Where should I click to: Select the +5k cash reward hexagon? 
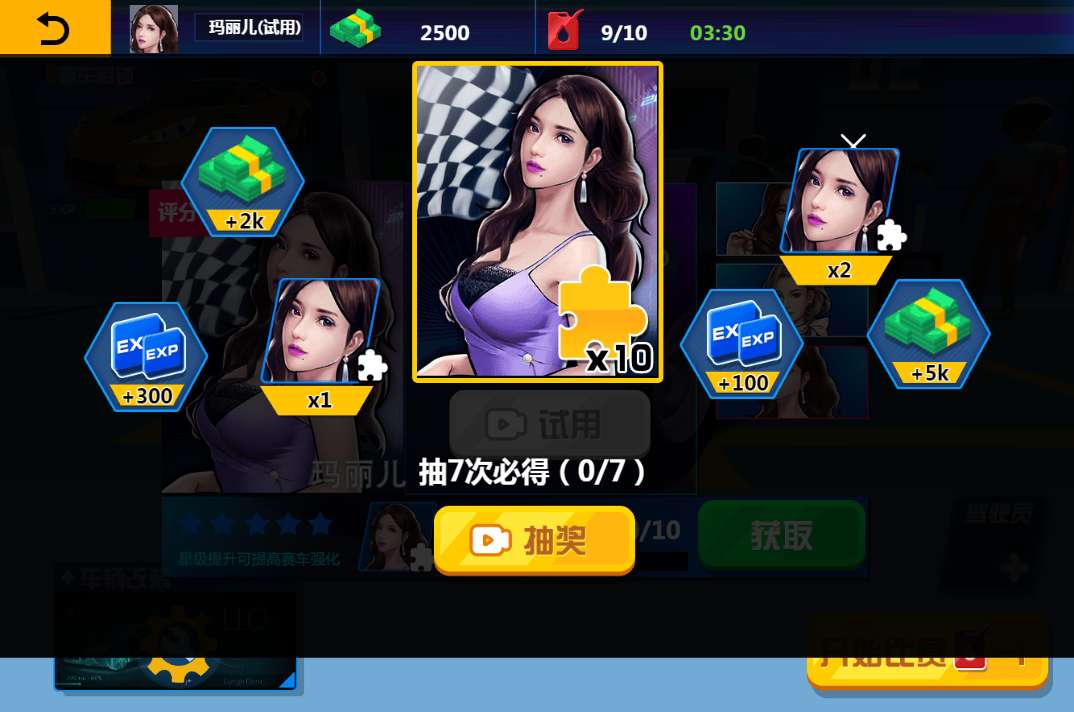click(928, 334)
